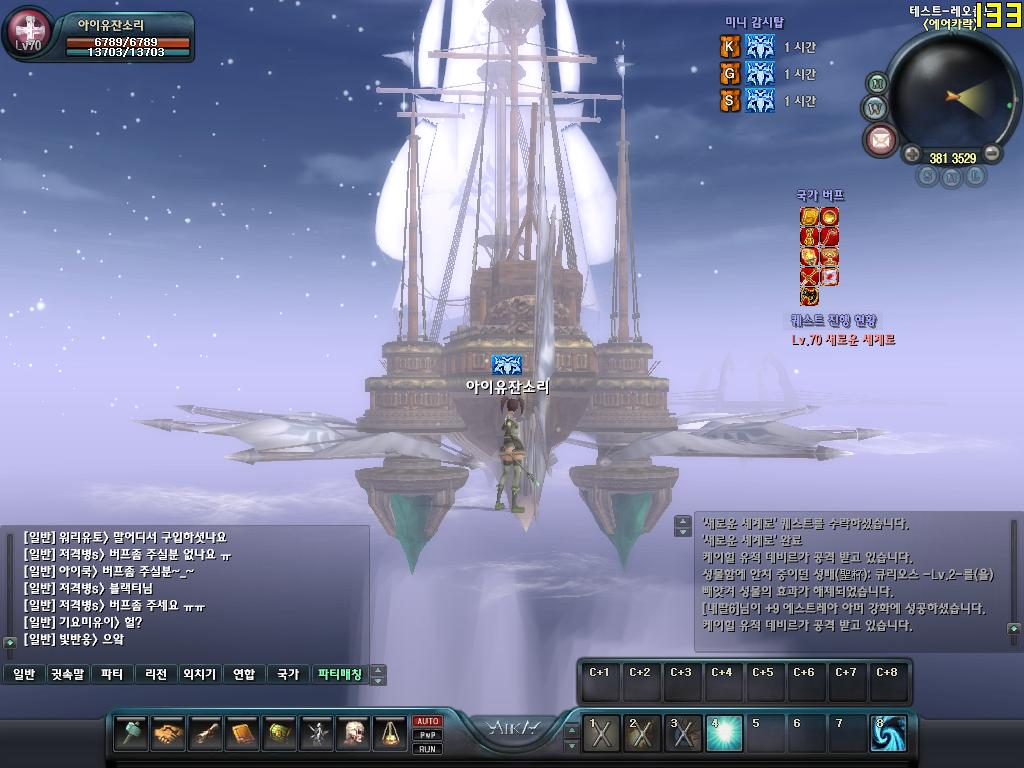Switch to the 국가 chat tab
Screen dimensions: 1024x768
(x=288, y=674)
